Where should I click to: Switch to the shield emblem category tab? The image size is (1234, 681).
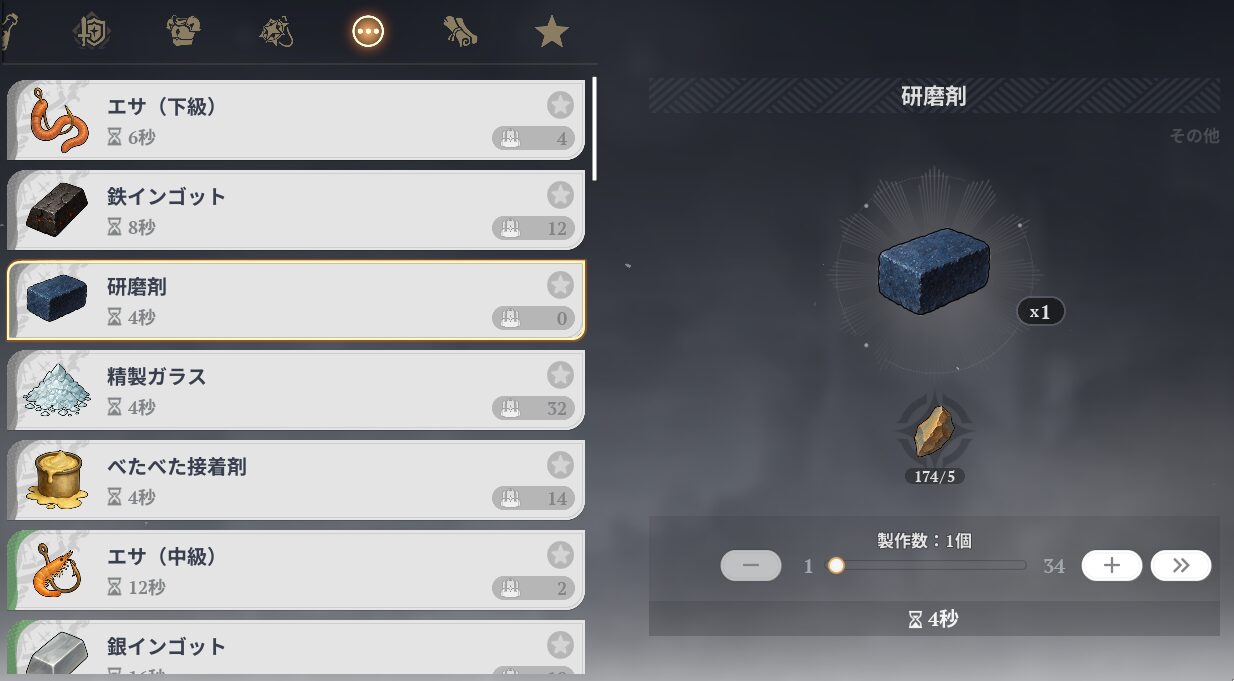[x=92, y=32]
